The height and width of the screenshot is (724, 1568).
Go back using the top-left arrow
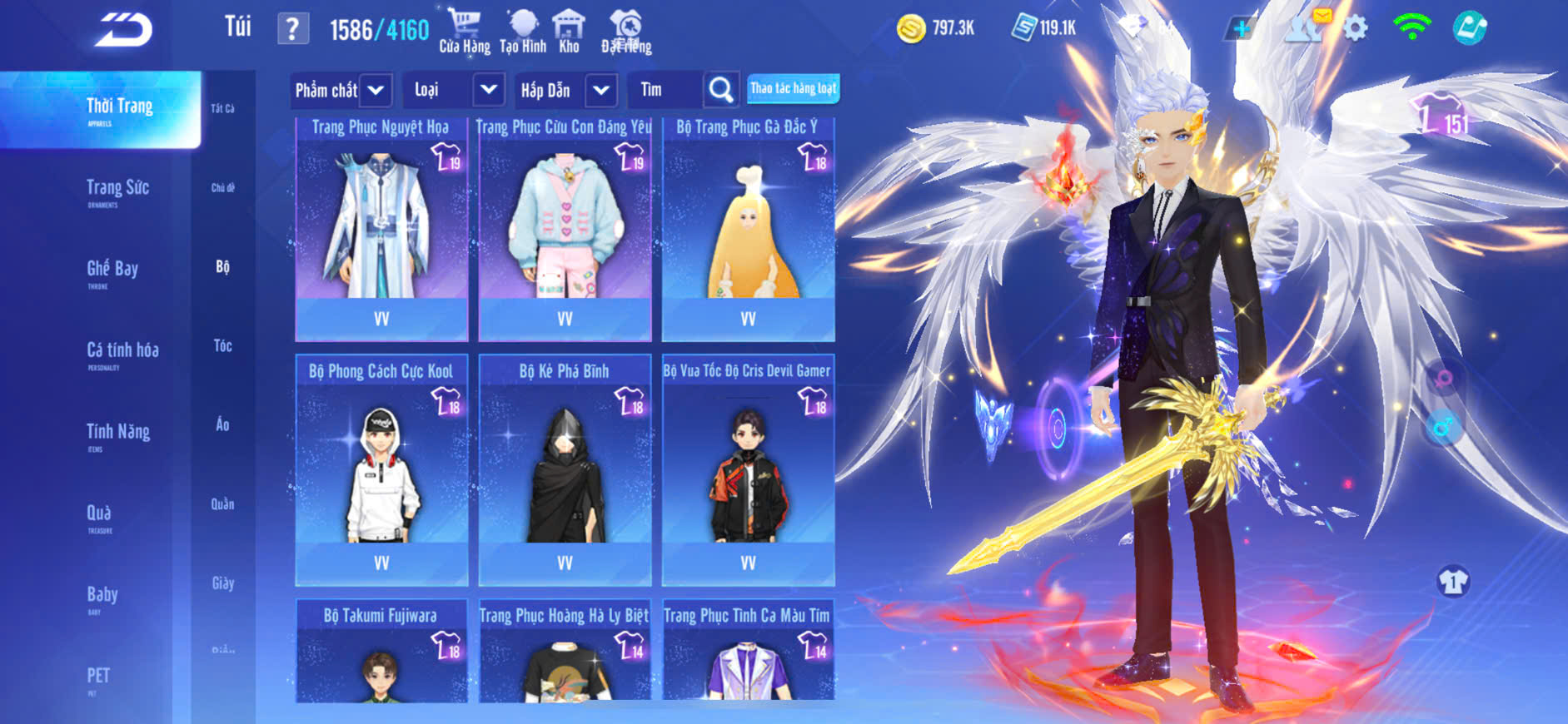pyautogui.click(x=124, y=30)
